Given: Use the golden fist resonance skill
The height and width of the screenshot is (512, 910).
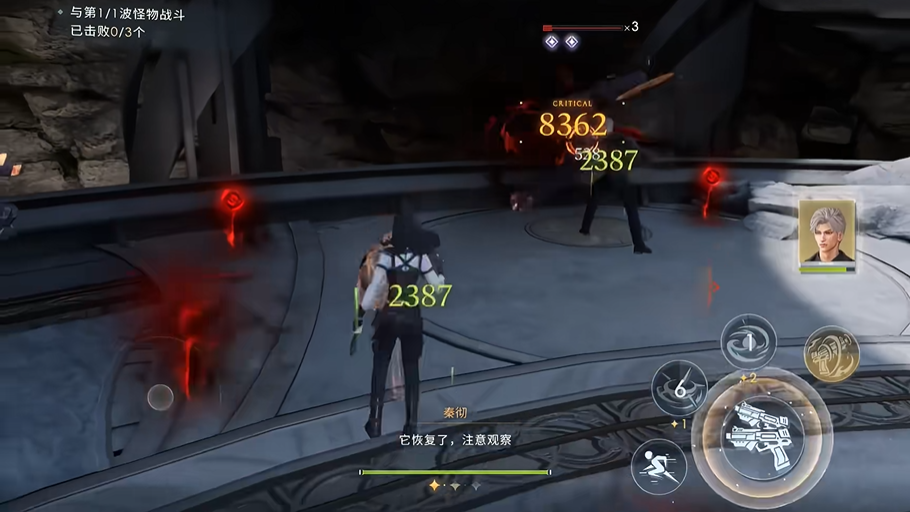Looking at the screenshot, I should pyautogui.click(x=831, y=353).
